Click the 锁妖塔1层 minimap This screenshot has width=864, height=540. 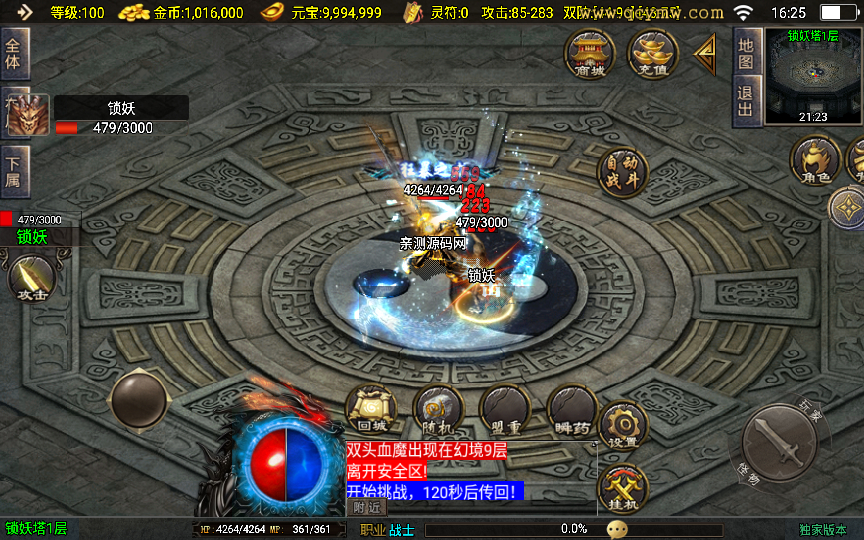pyautogui.click(x=812, y=77)
